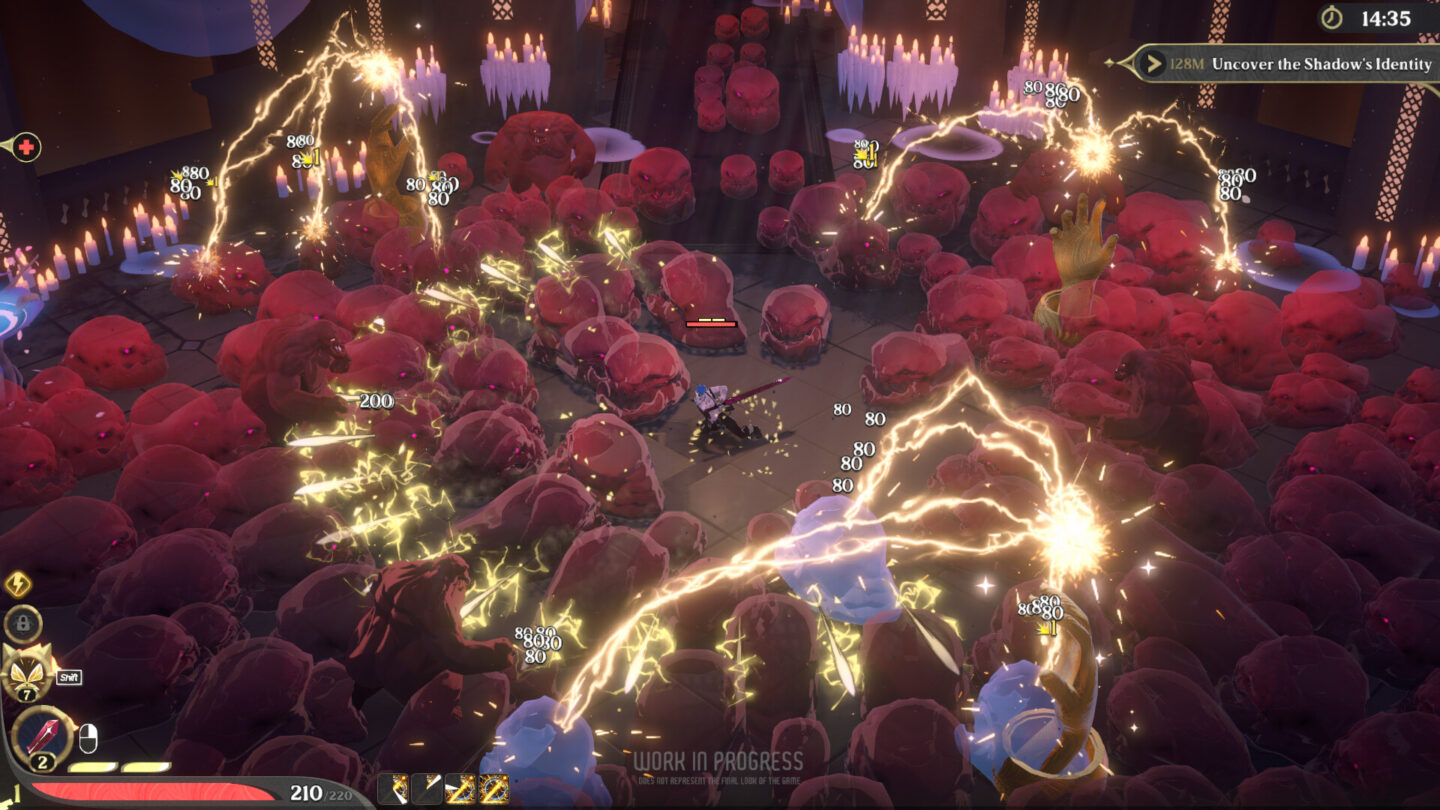Click a yellow charge pip under the dagger skill
This screenshot has width=1440, height=810.
coord(93,766)
